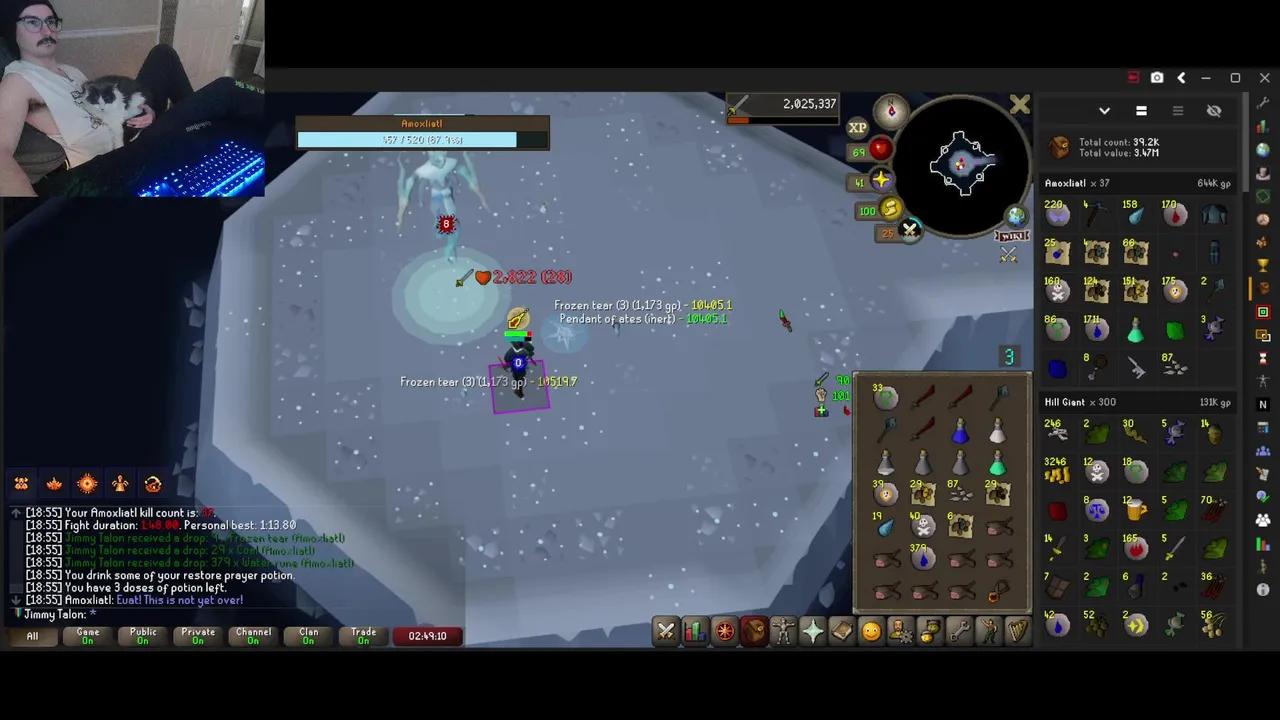Screen dimensions: 1280x720
Task: Open the Emotes tab smiley icon
Action: pos(871,631)
